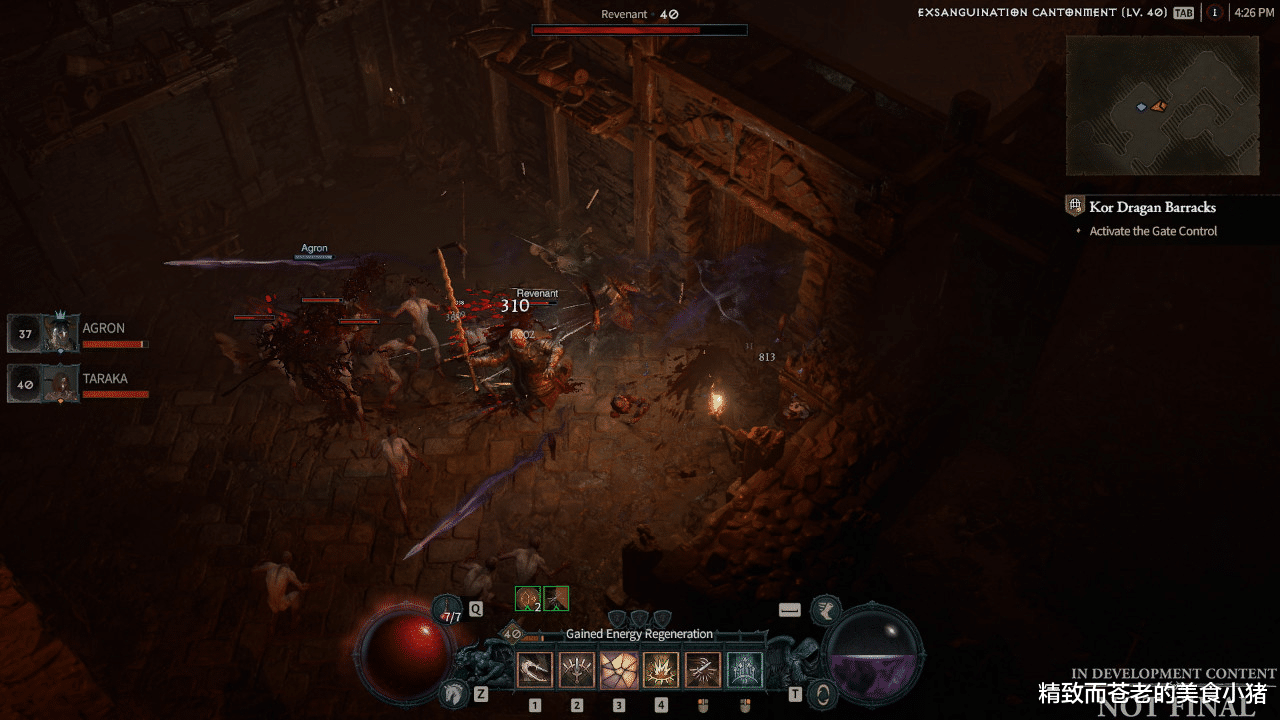Use the dodge boot icon
The width and height of the screenshot is (1280, 720).
826,609
